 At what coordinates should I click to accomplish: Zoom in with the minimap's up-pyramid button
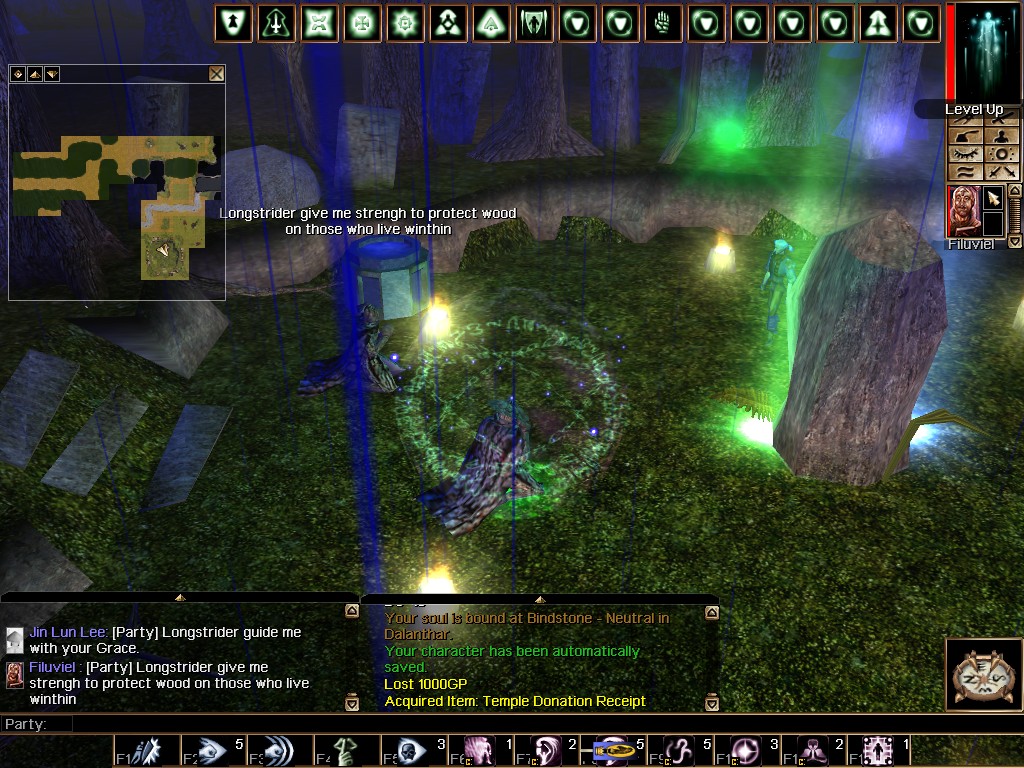(34, 74)
